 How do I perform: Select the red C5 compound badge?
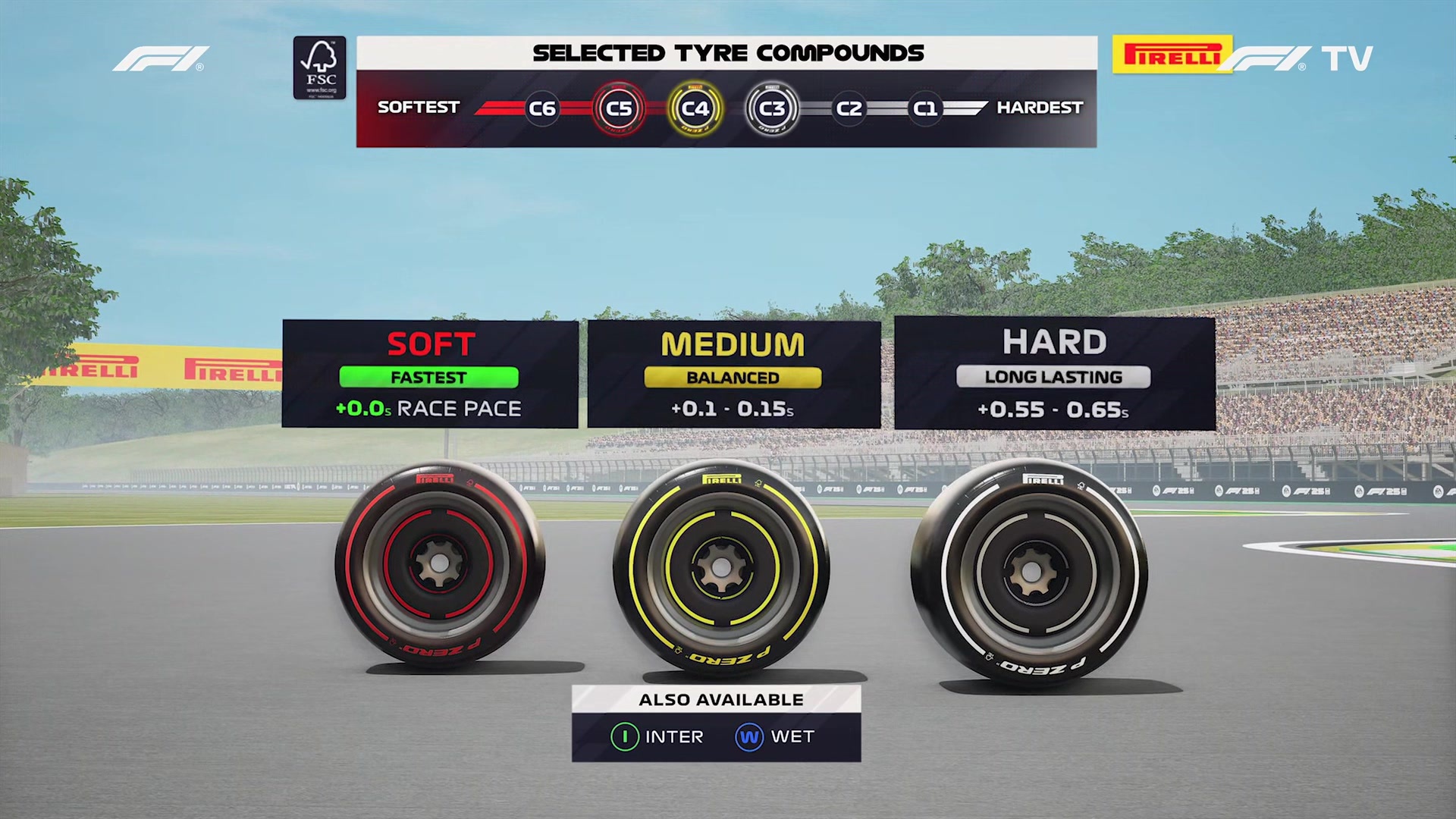point(620,108)
